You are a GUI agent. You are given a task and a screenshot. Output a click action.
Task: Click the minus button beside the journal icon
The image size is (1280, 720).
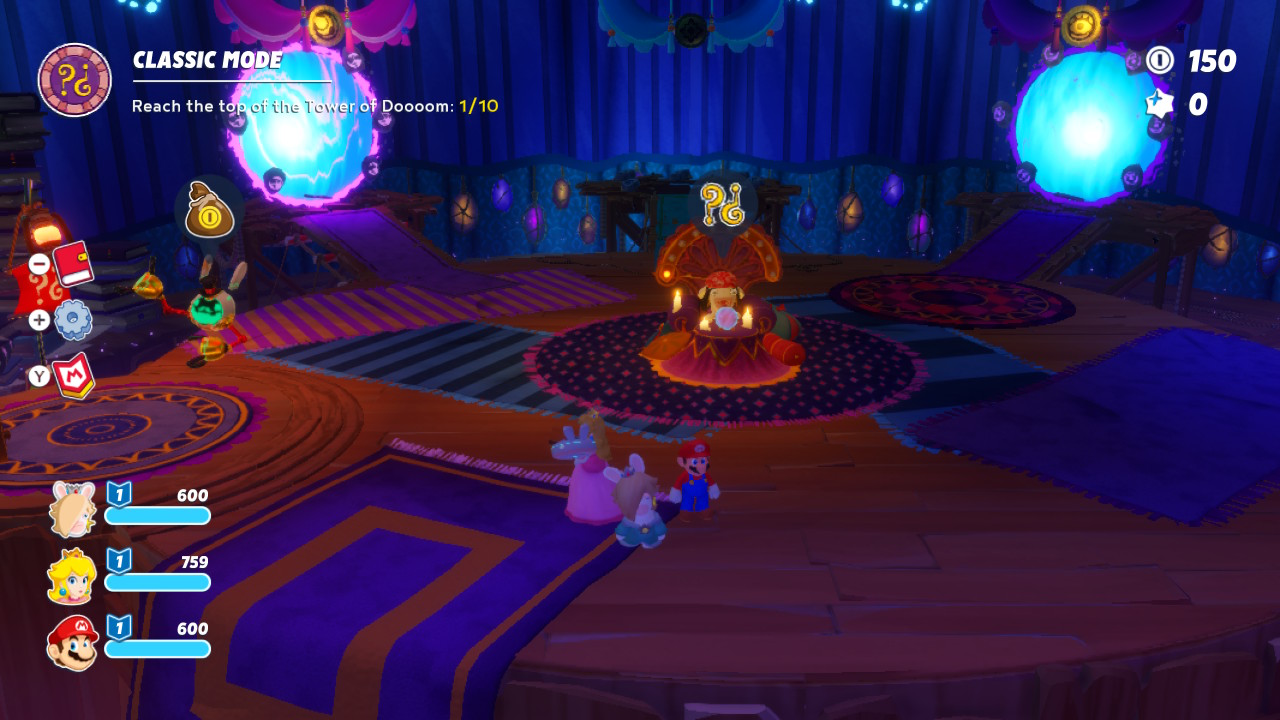tap(38, 264)
